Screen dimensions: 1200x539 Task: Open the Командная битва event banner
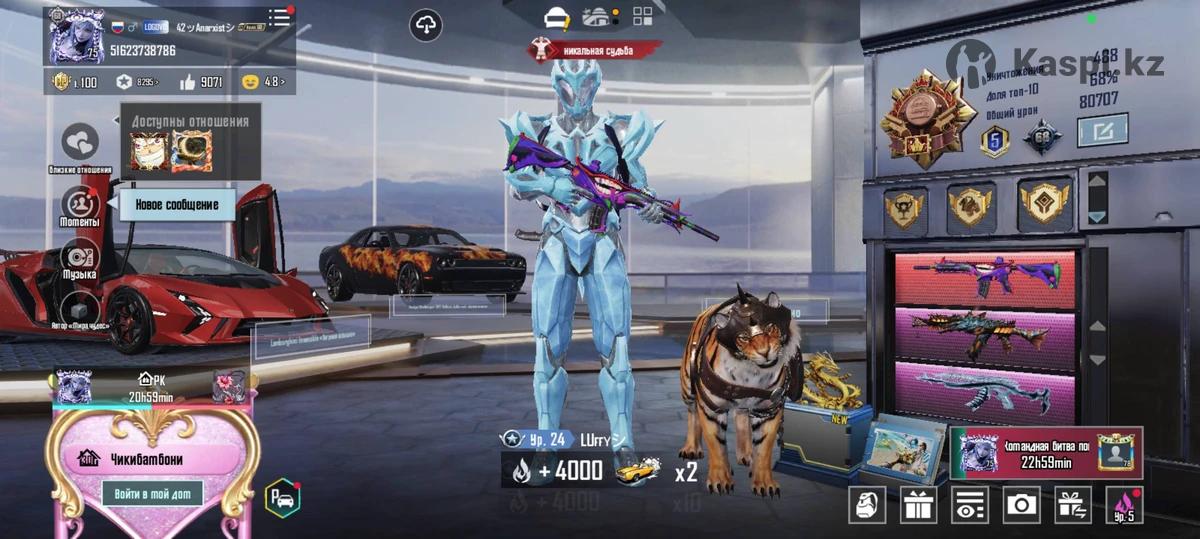(x=1045, y=453)
